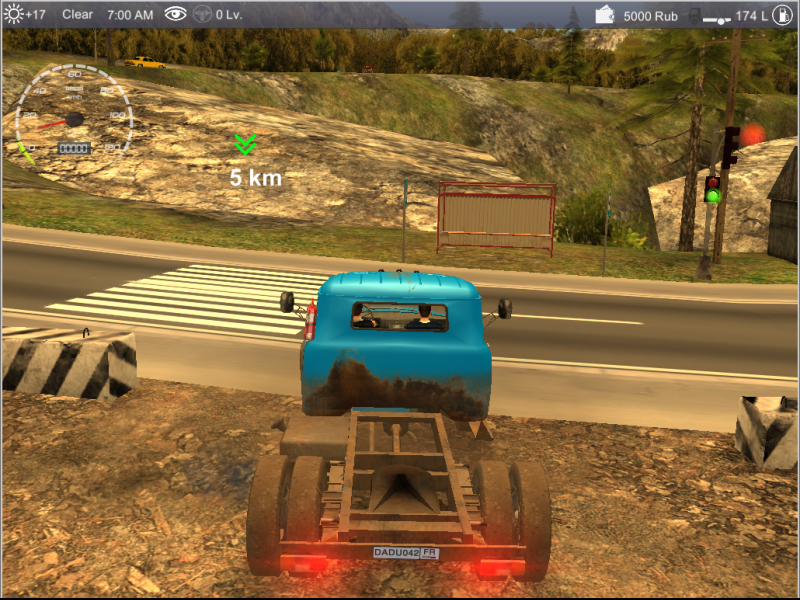The width and height of the screenshot is (800, 600).
Task: Click the sun weather icon
Action: pyautogui.click(x=13, y=14)
